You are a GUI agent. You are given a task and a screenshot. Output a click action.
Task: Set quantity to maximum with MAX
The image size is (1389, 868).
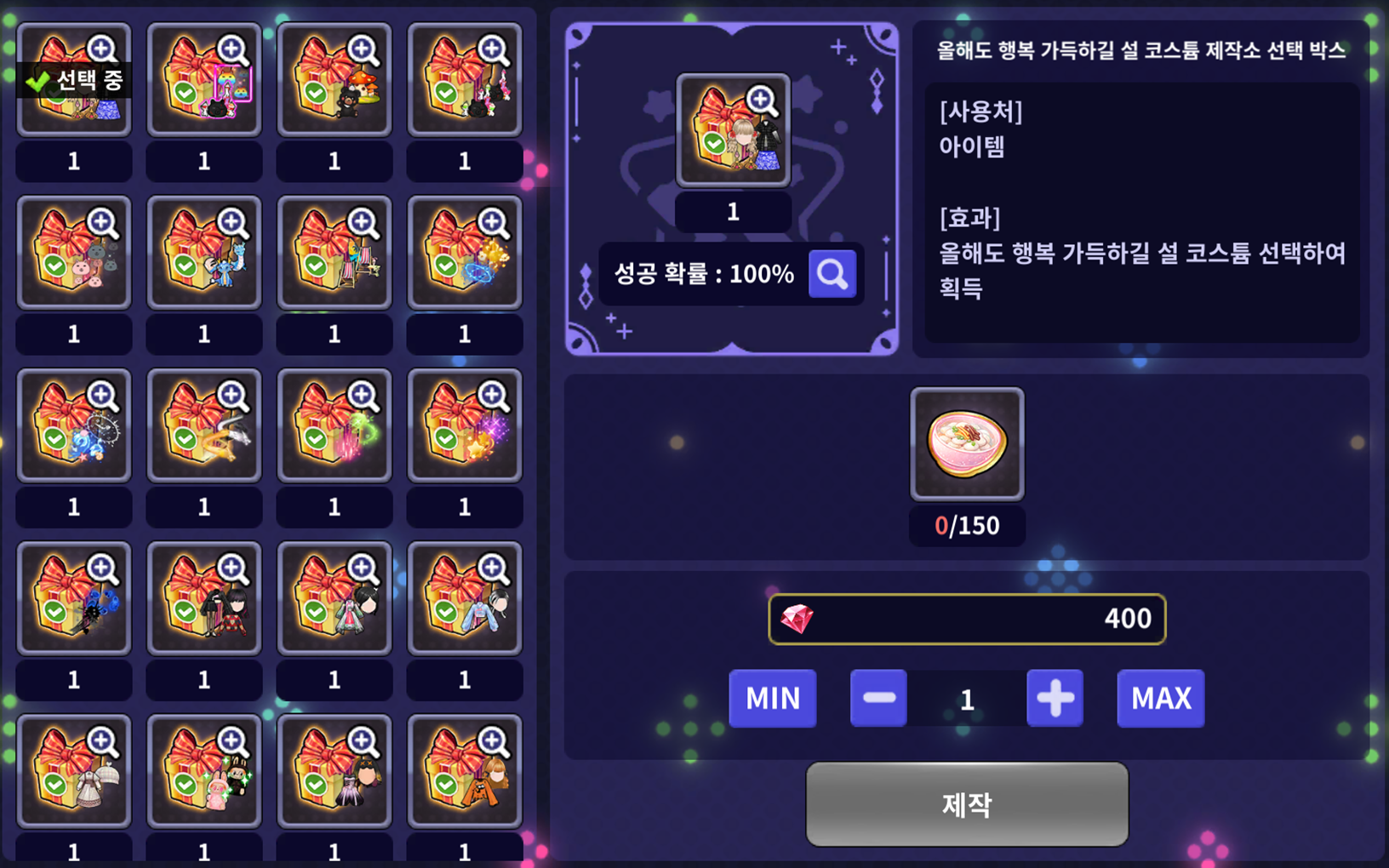point(1160,699)
